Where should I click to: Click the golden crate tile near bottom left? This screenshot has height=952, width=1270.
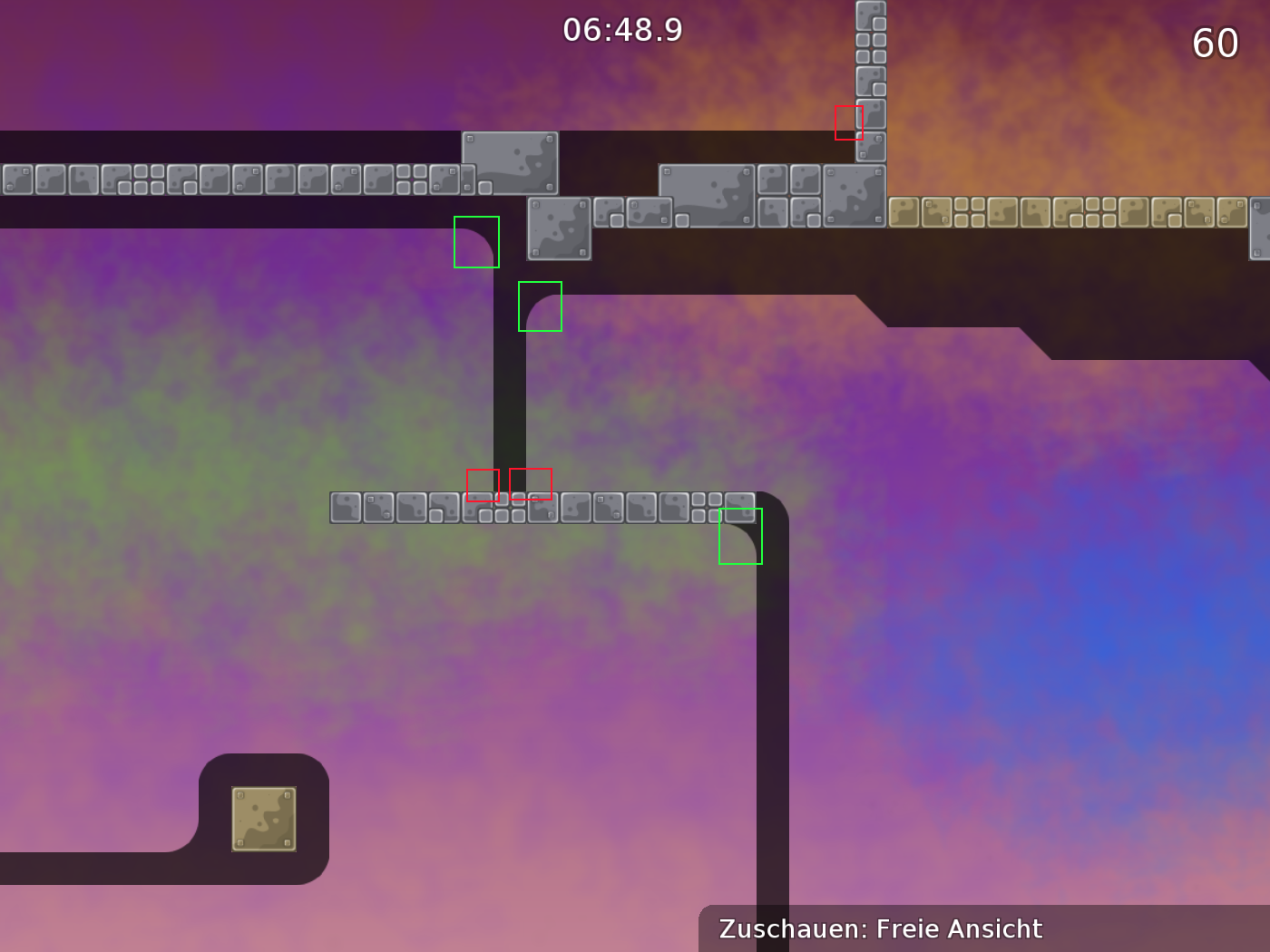point(266,819)
